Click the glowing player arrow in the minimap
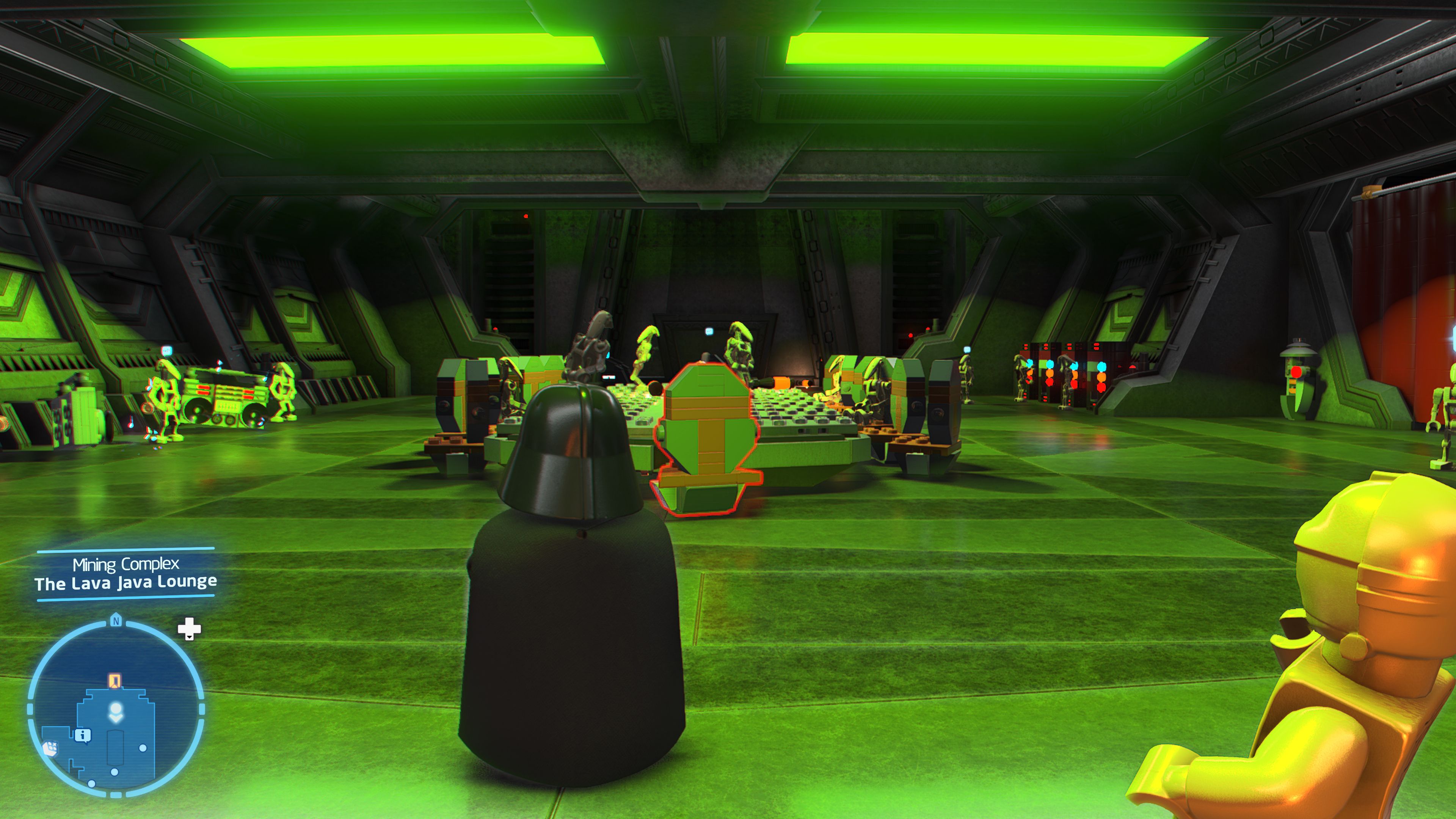Screen dimensions: 1456x819 [116, 708]
